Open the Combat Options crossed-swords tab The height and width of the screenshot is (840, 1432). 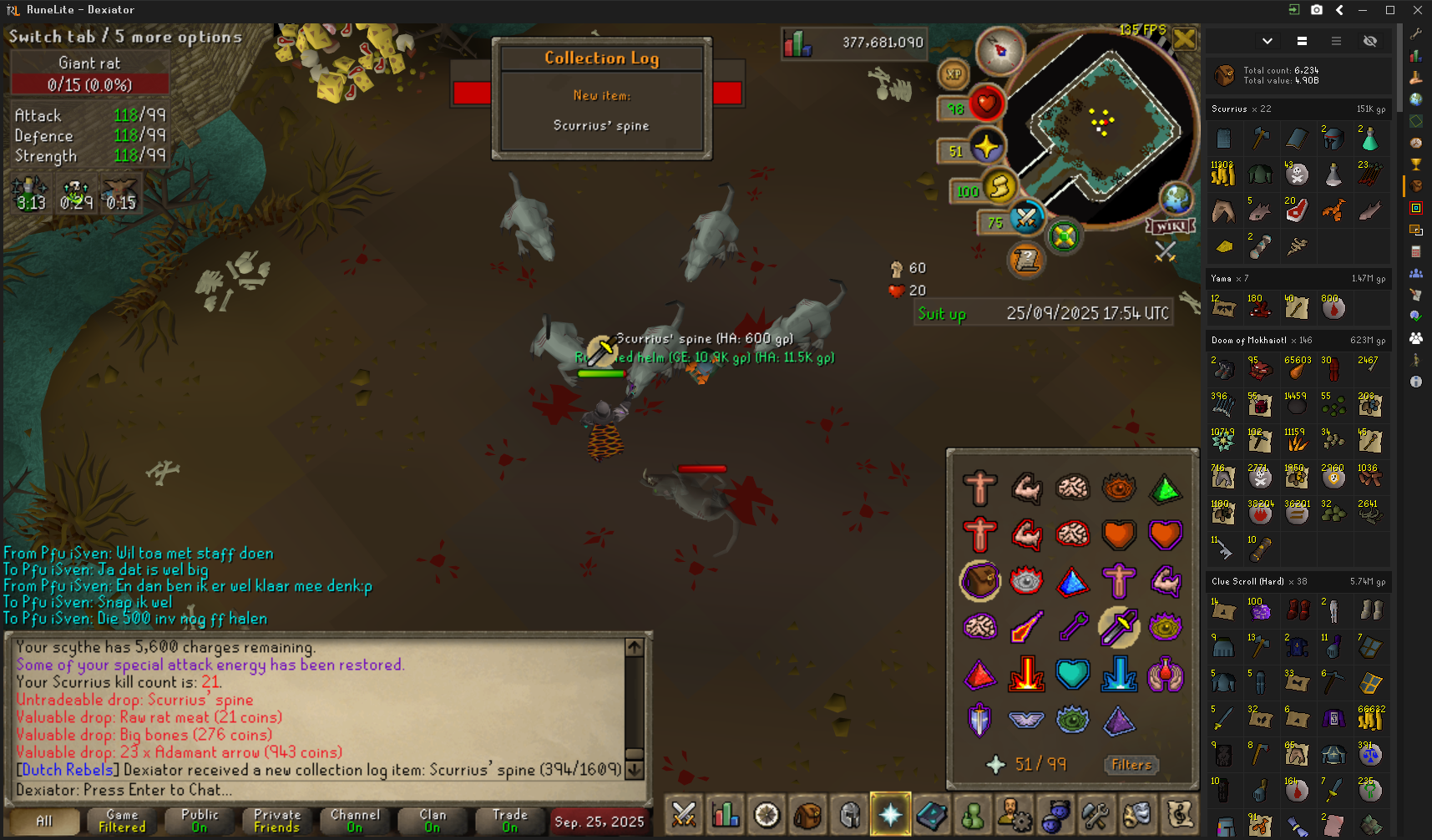(x=685, y=815)
